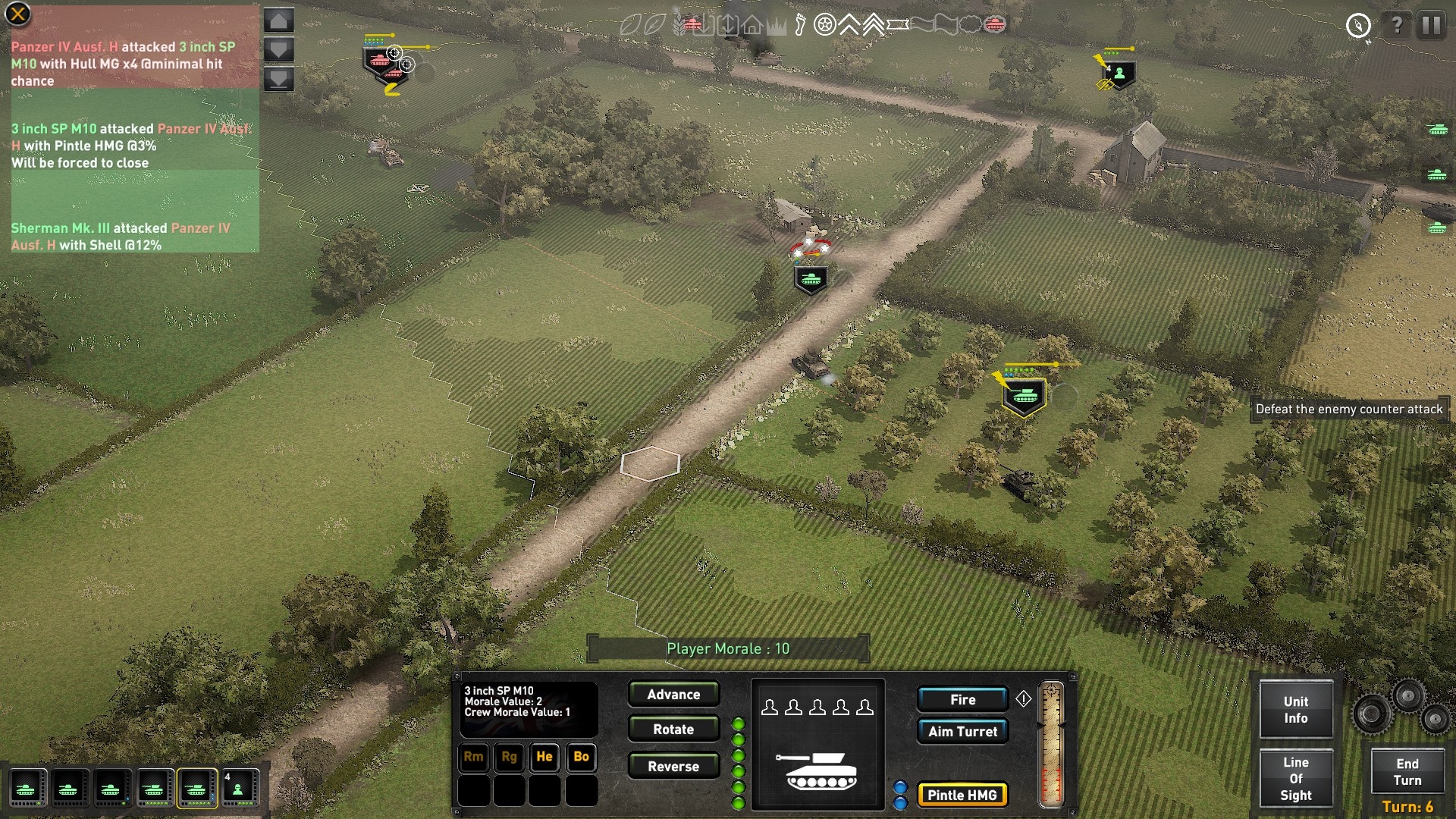Viewport: 1456px width, 819px height.
Task: Select the infantry squad unit card
Action: pyautogui.click(x=238, y=789)
